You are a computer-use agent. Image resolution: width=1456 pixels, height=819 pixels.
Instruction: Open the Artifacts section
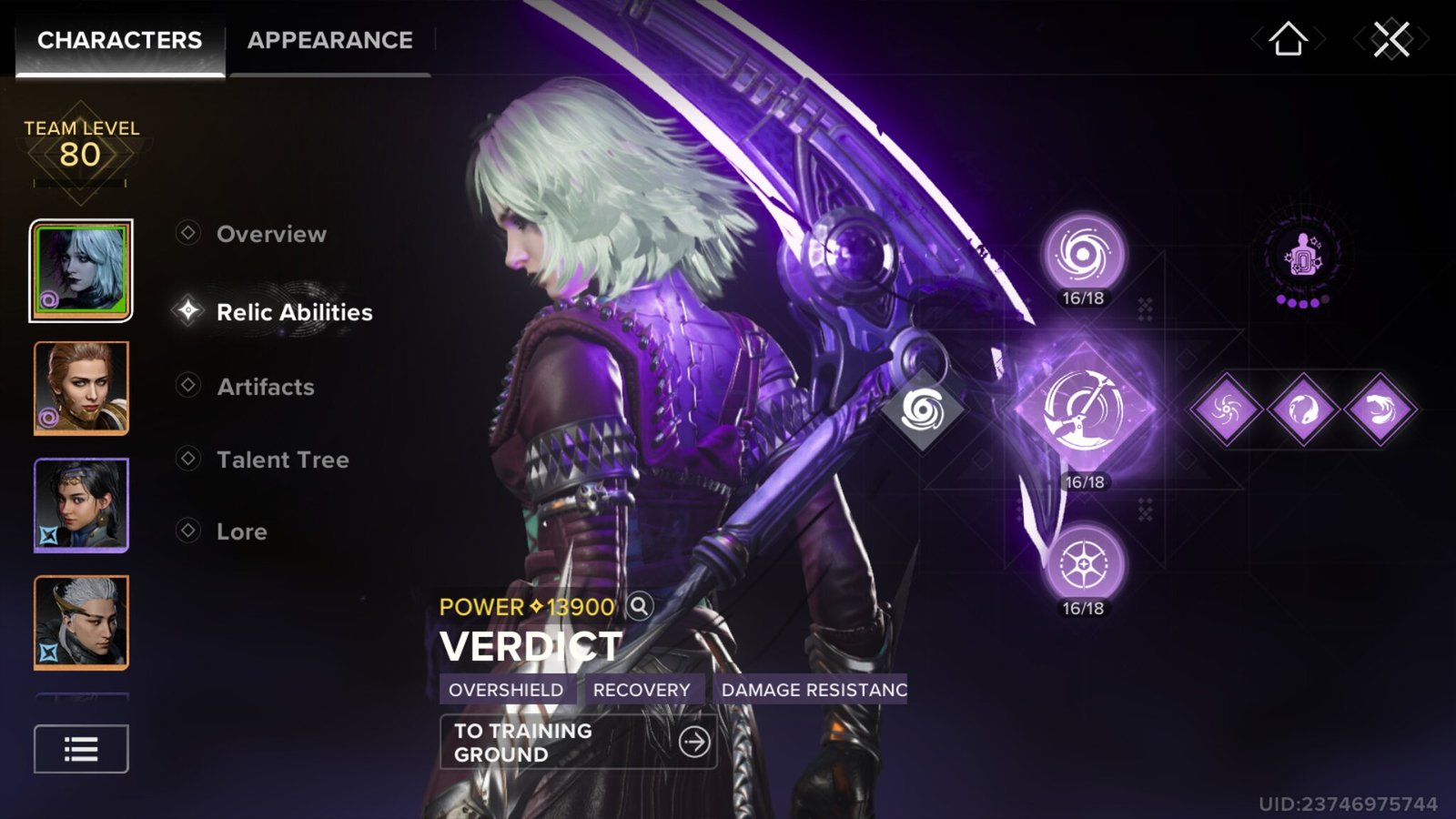pyautogui.click(x=265, y=387)
